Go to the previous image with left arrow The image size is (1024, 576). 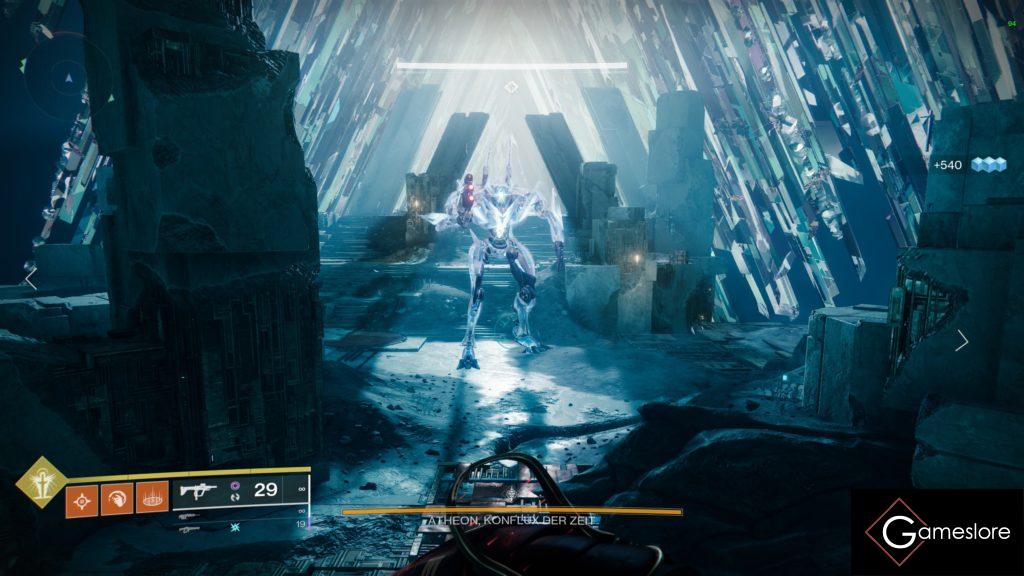click(30, 278)
